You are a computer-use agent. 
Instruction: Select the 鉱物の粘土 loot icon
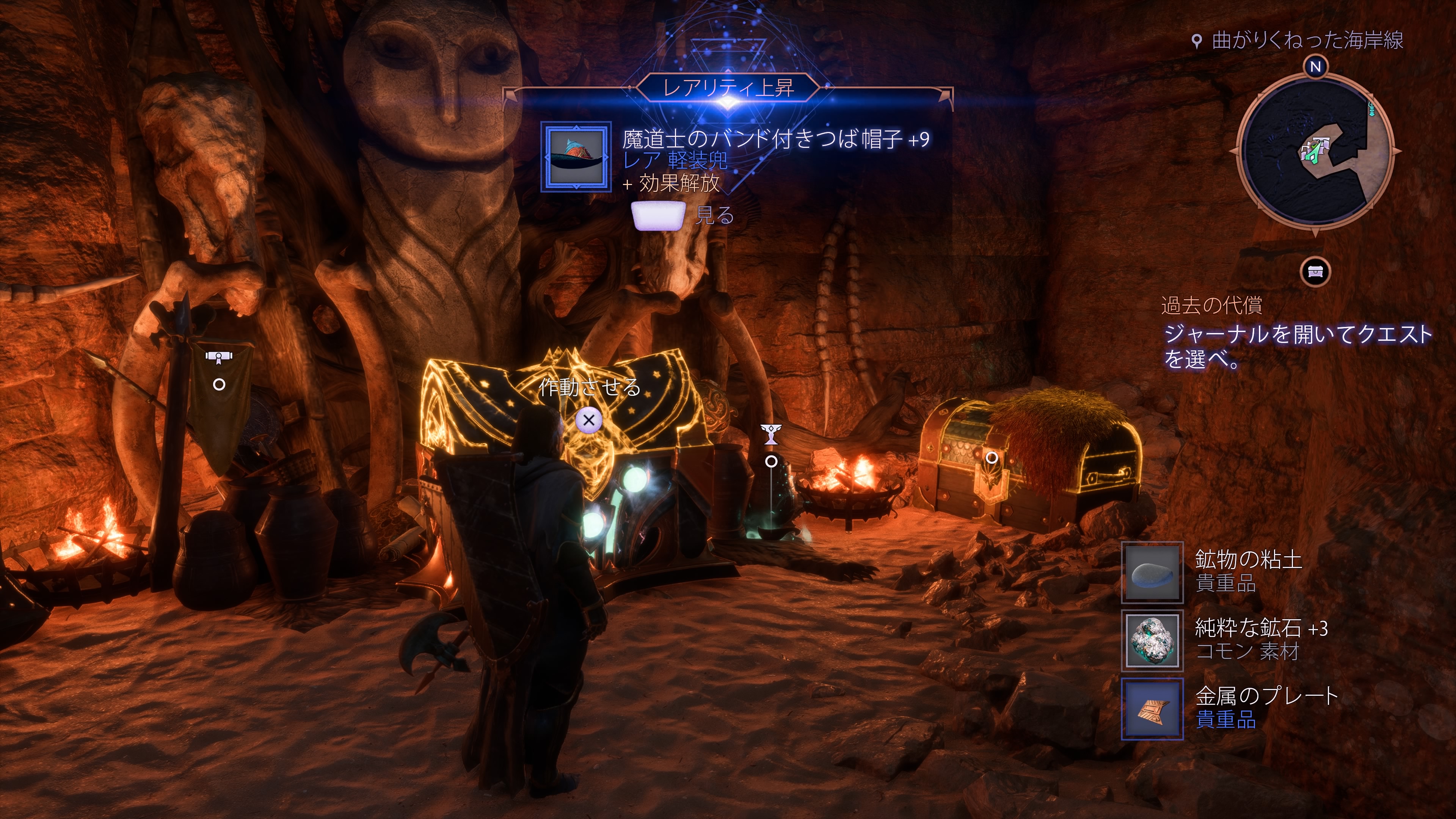(1153, 572)
